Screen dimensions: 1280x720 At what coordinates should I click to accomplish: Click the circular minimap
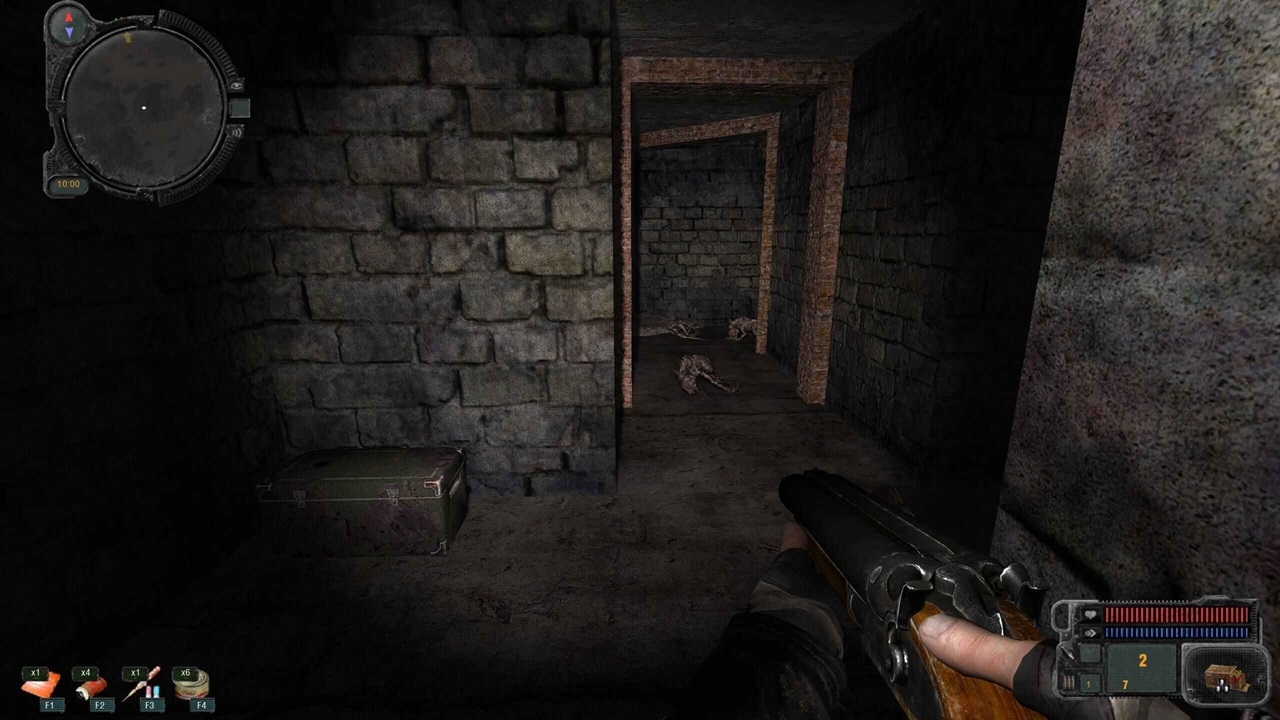143,107
